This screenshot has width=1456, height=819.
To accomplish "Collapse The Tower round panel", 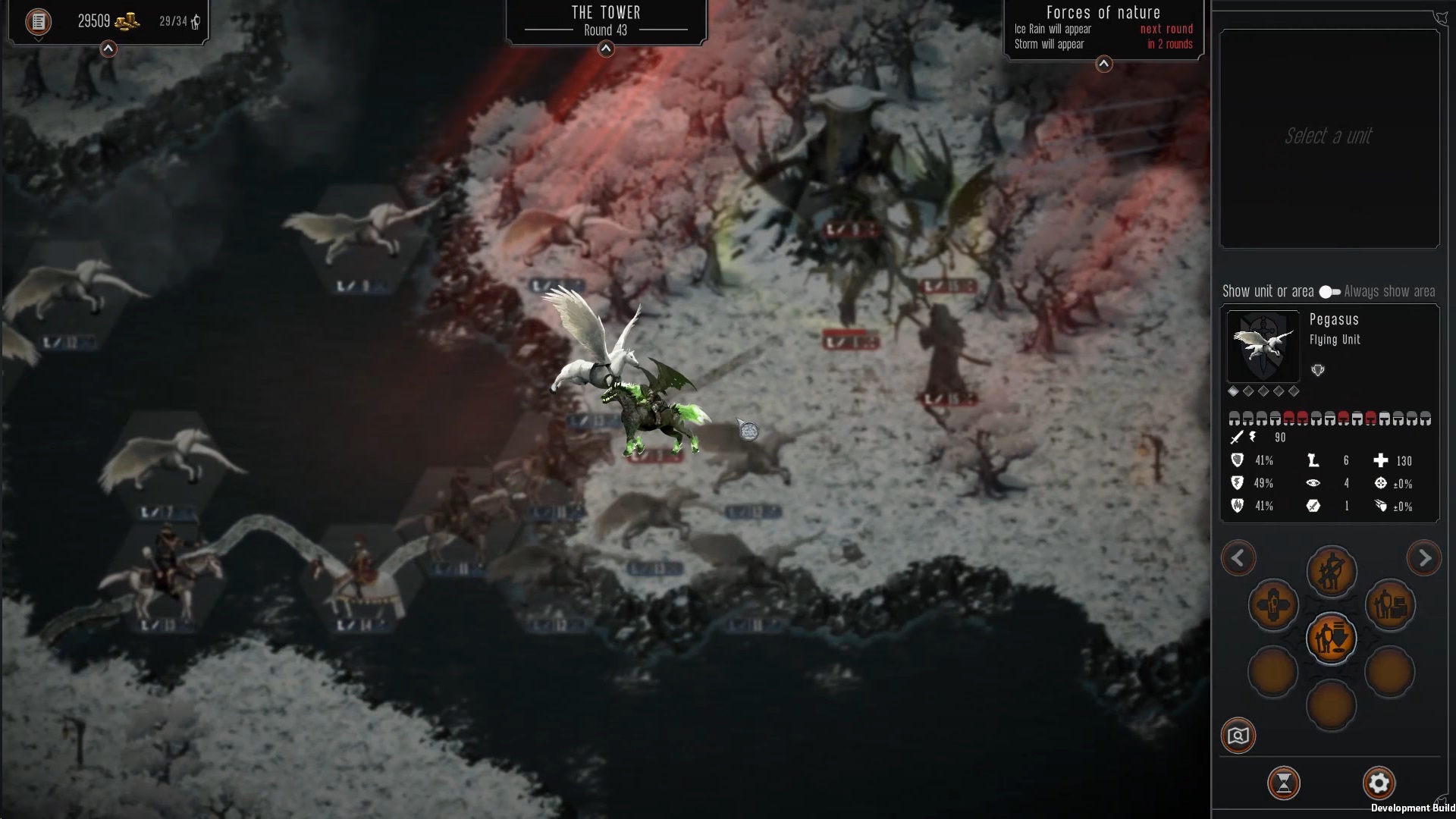I will point(606,49).
